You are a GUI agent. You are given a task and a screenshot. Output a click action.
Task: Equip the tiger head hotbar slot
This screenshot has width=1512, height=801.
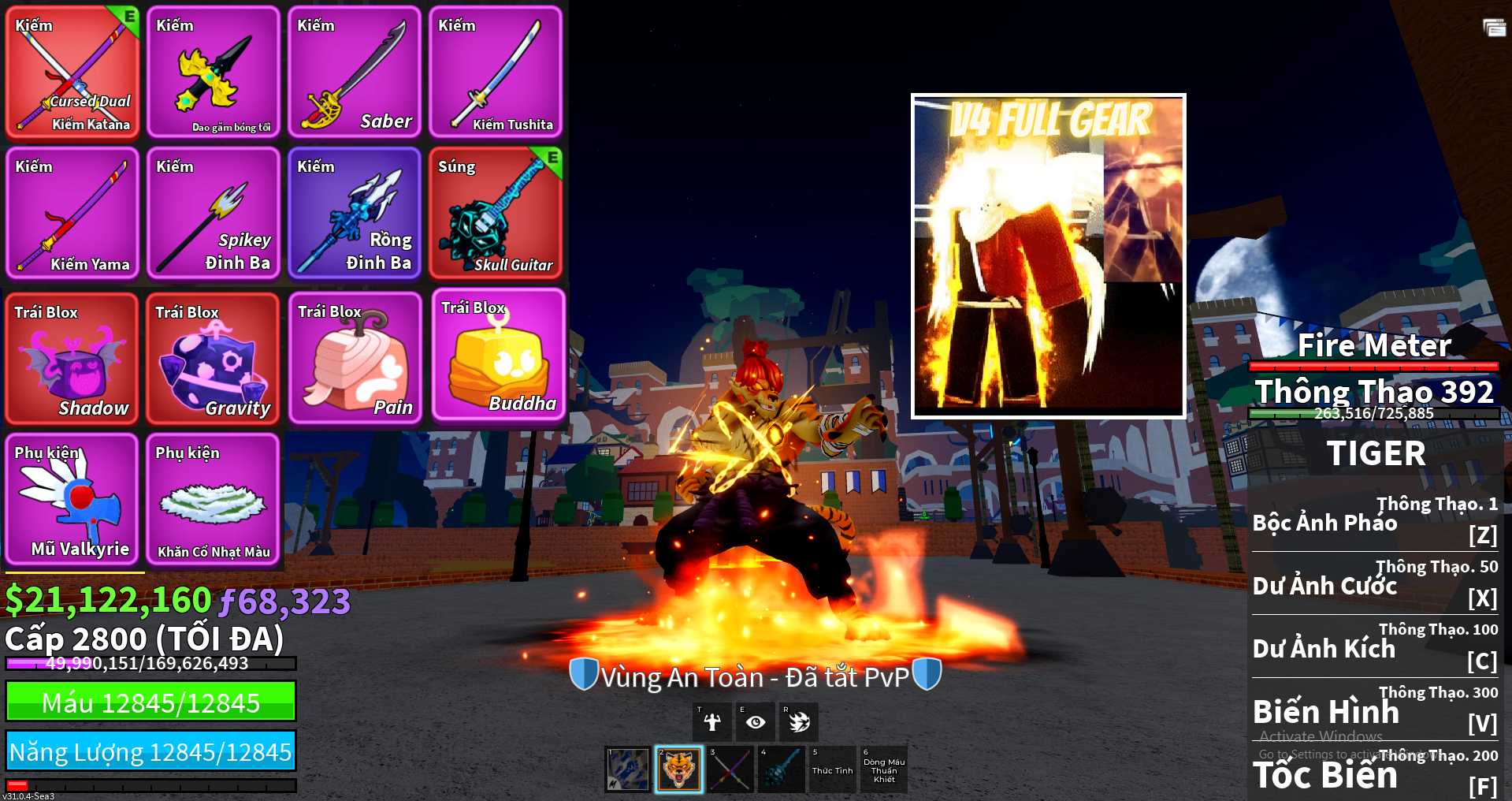click(678, 769)
